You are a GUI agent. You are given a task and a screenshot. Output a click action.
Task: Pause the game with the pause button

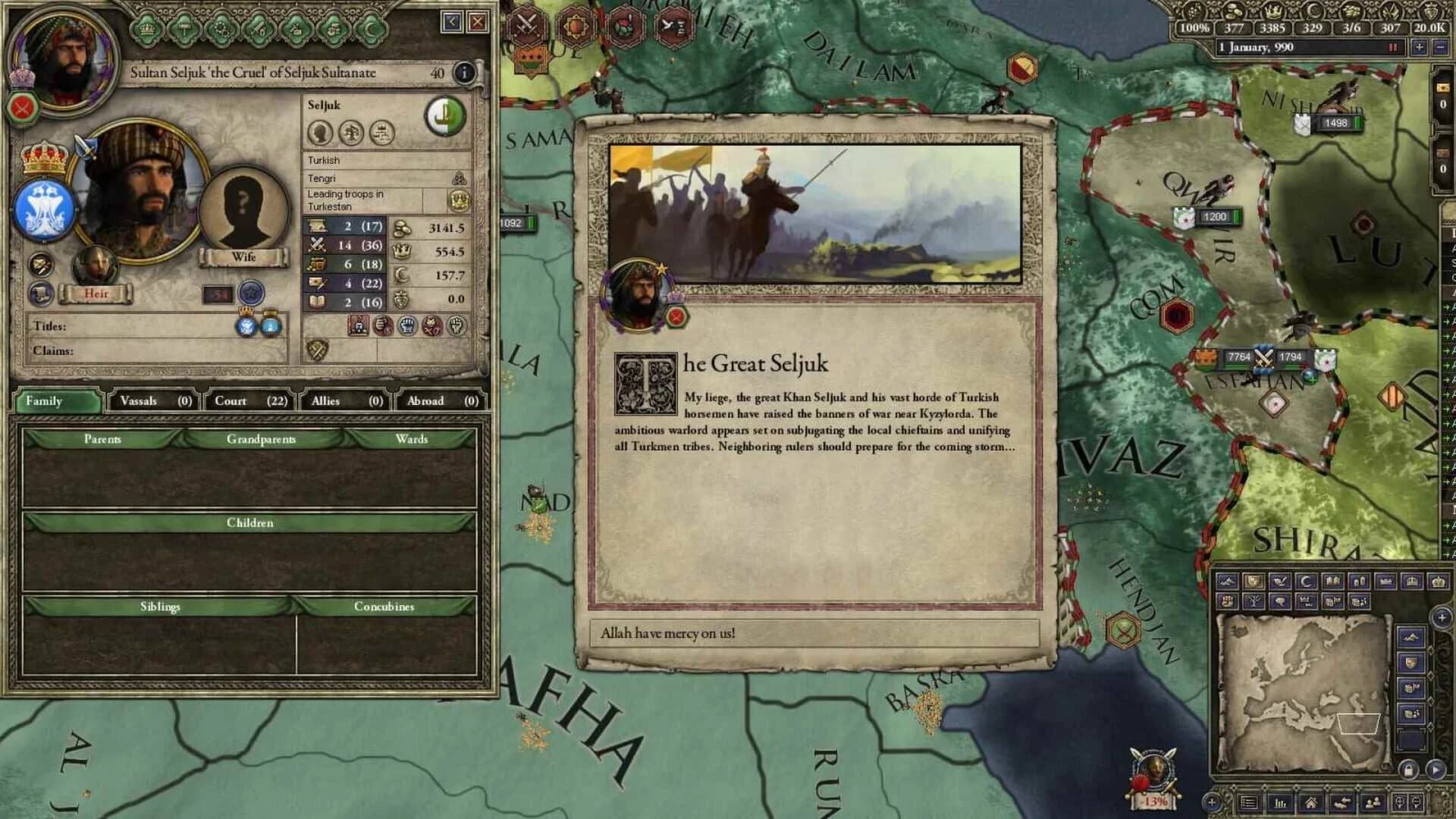point(1394,48)
